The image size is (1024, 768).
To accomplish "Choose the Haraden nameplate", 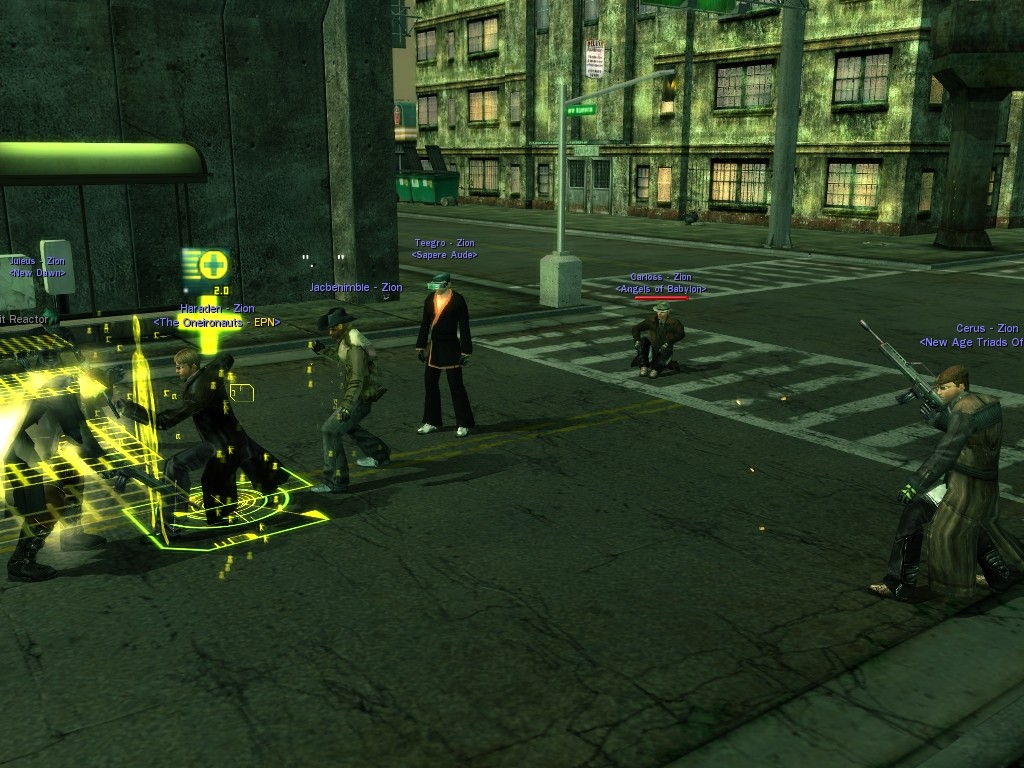I will (217, 309).
